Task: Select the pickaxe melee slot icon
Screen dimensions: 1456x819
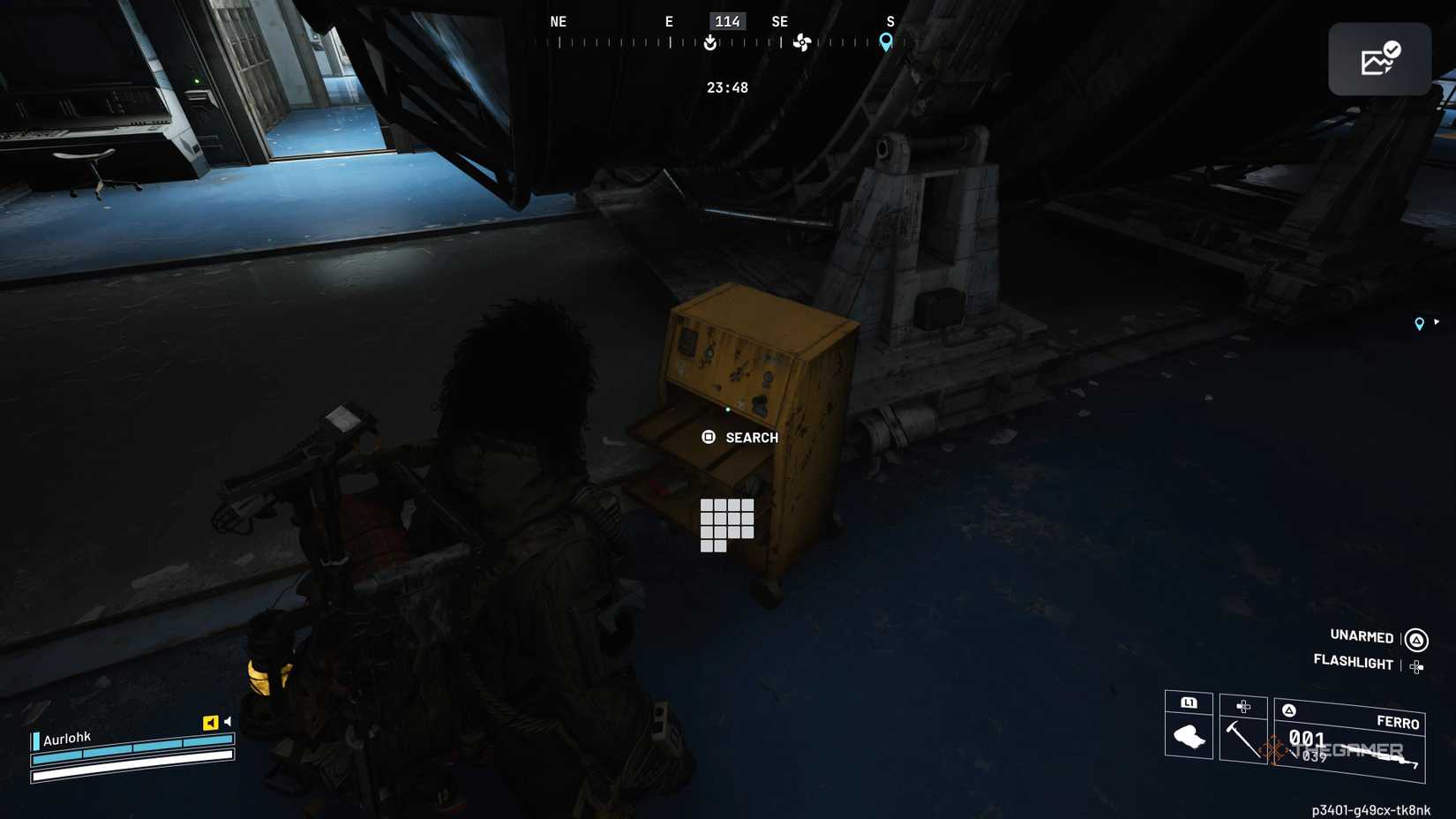Action: [x=1244, y=741]
